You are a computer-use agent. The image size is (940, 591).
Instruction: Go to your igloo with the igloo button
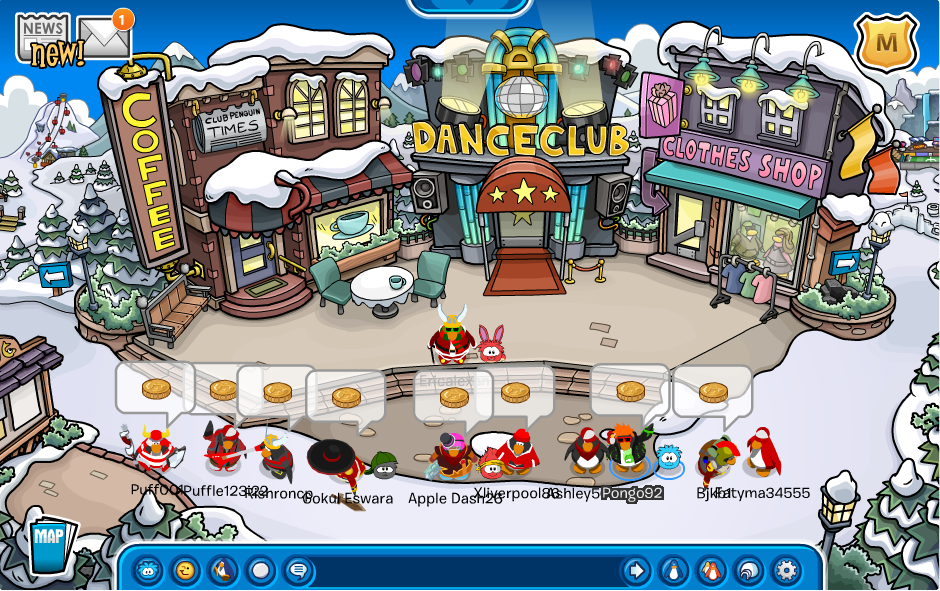click(749, 571)
